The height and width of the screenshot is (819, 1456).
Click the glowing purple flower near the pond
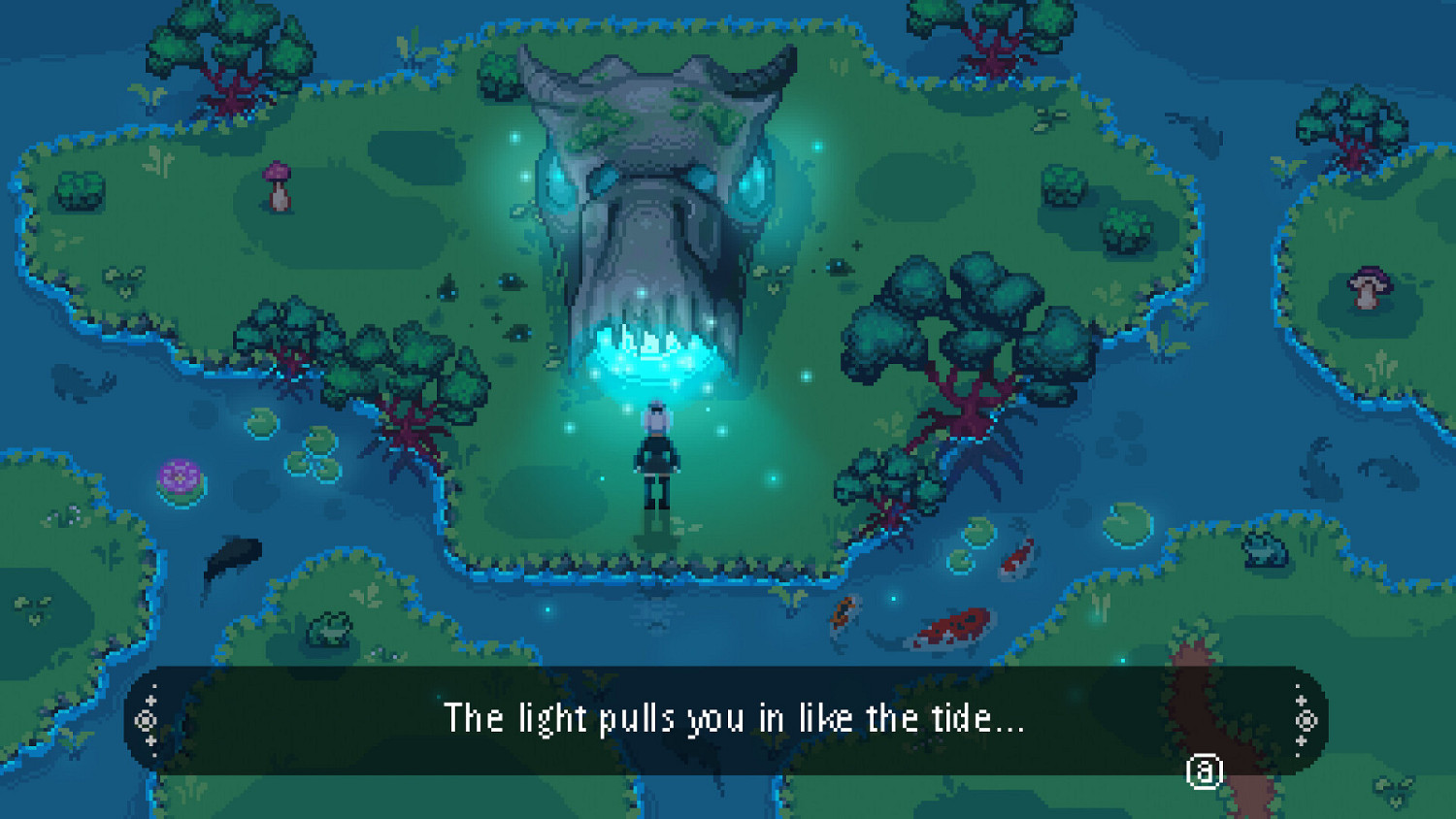click(178, 478)
